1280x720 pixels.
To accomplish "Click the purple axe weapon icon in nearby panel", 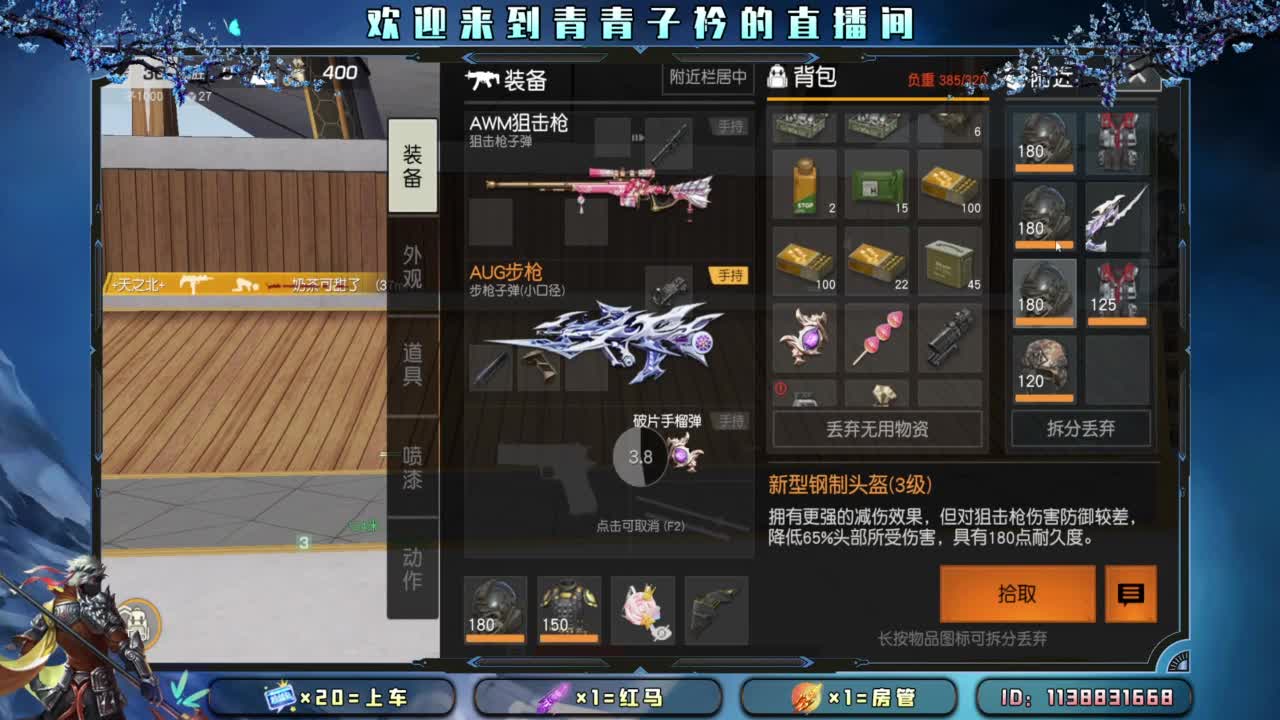I will [1117, 218].
